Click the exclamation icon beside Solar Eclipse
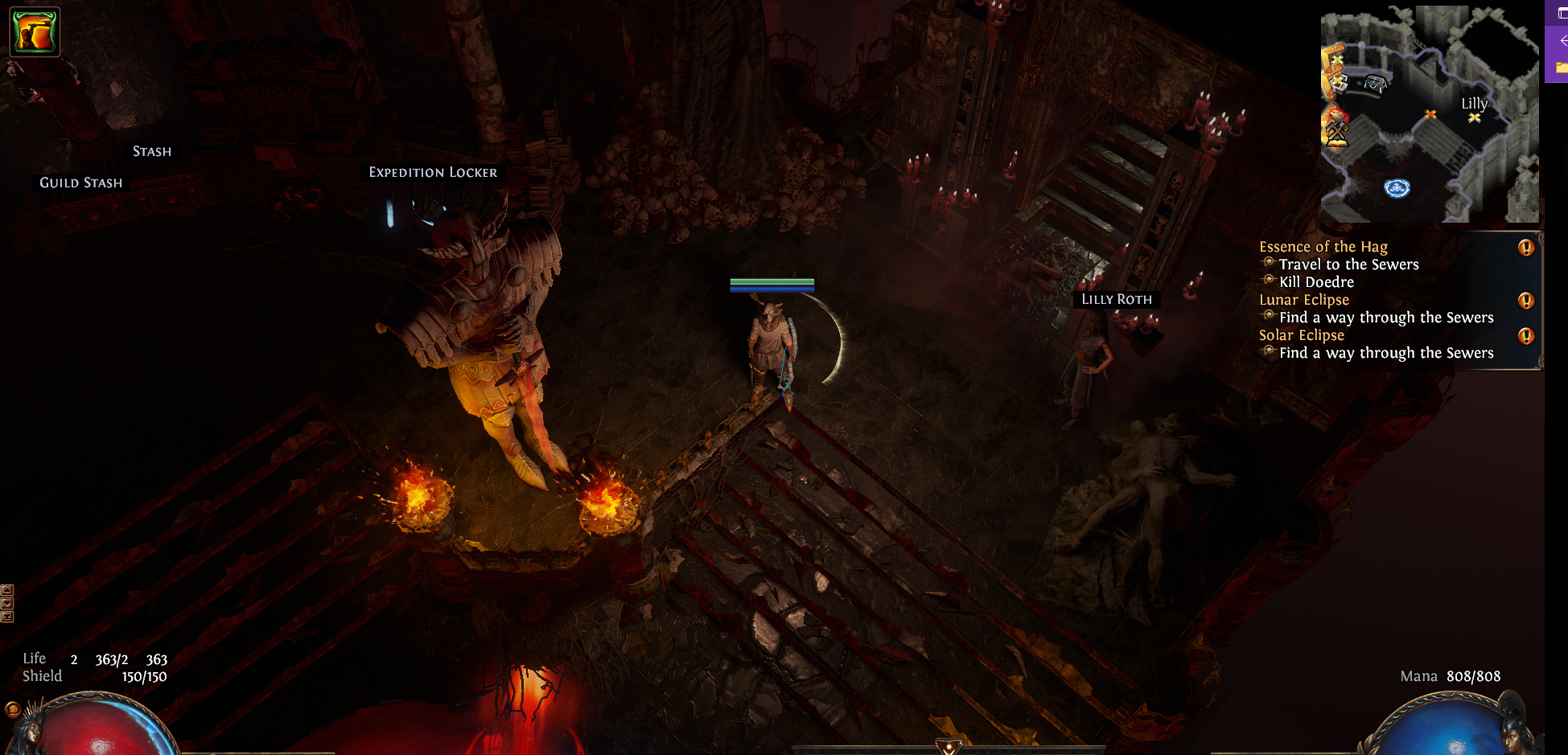This screenshot has height=755, width=1568. [x=1525, y=336]
